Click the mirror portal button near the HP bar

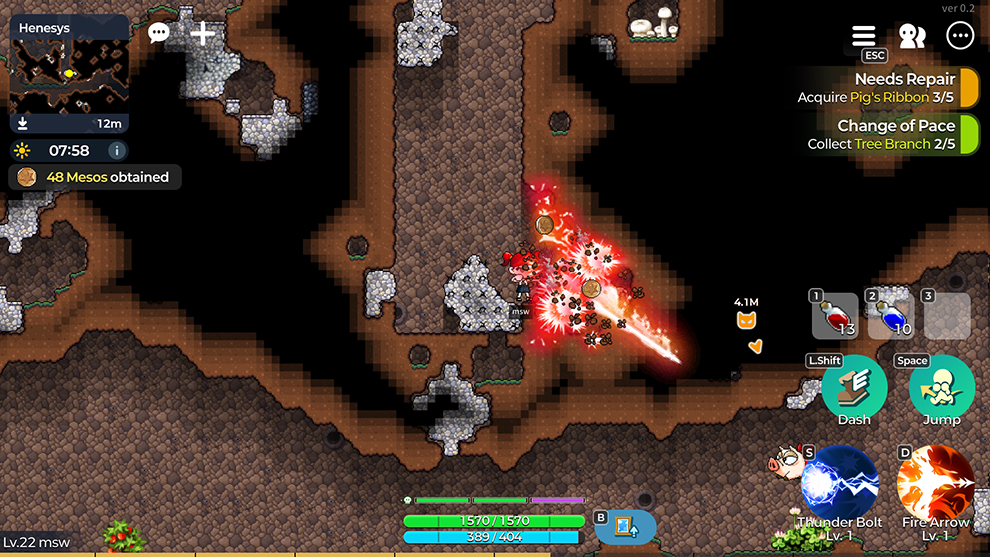pyautogui.click(x=626, y=527)
